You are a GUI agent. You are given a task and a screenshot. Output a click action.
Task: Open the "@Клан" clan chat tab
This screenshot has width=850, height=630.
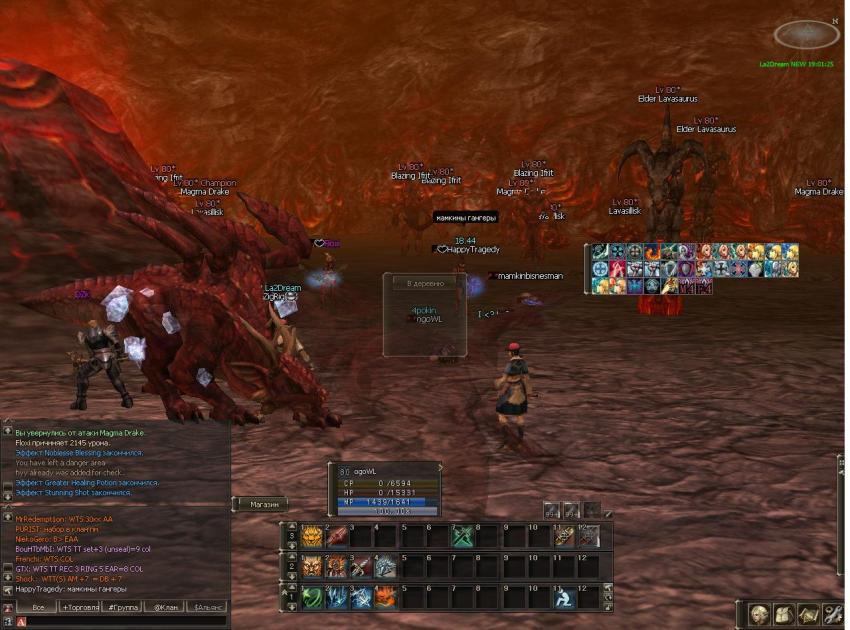click(166, 607)
